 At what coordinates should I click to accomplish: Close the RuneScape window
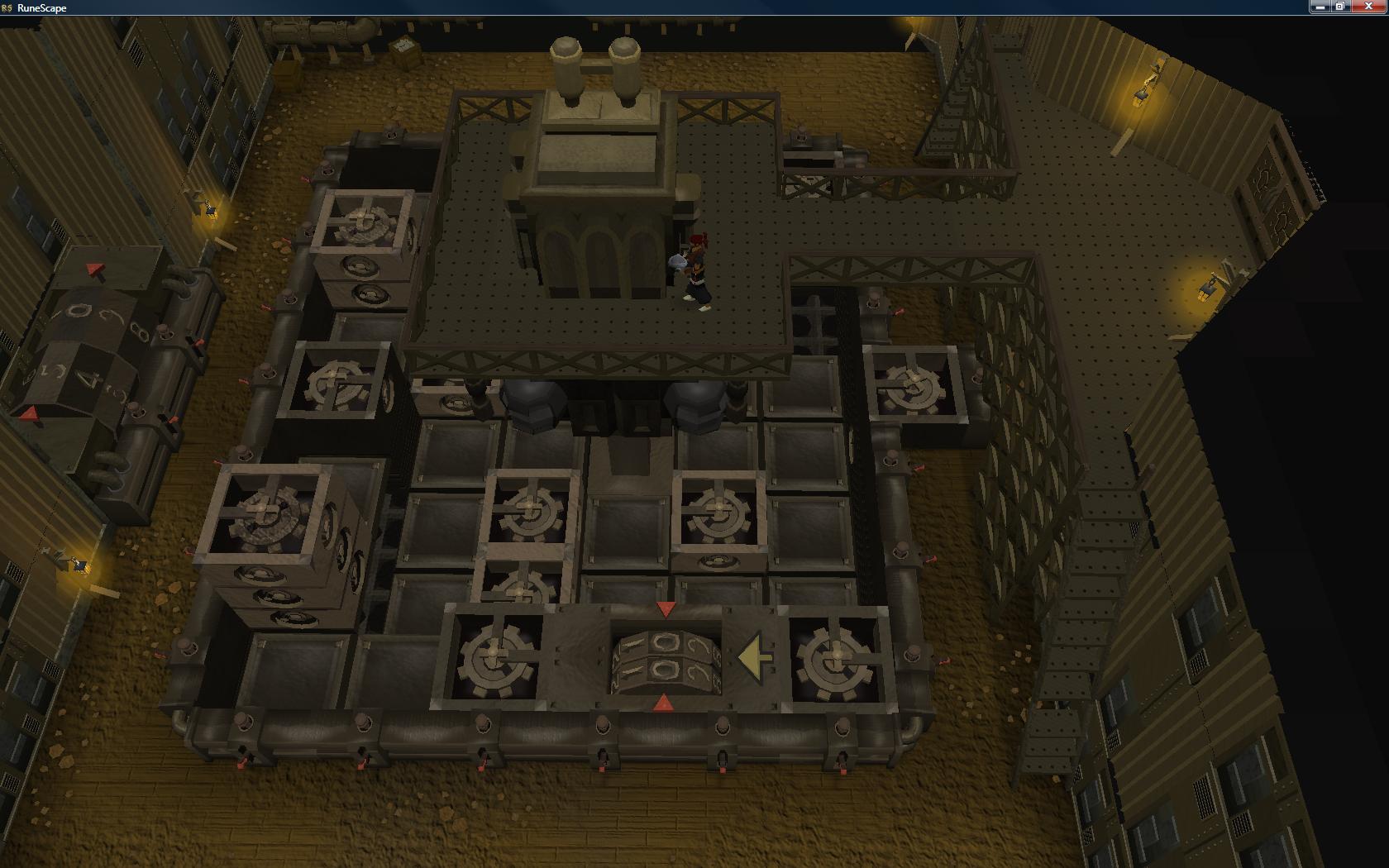coord(1368,7)
